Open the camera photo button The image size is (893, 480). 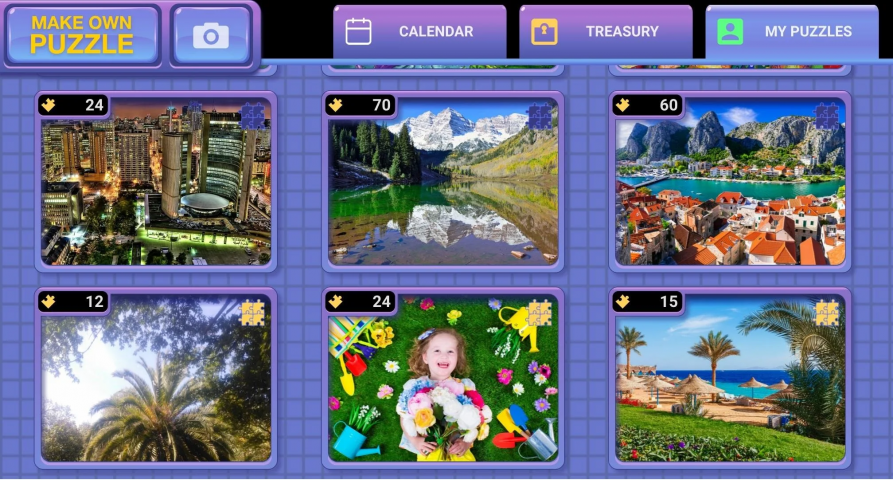211,36
